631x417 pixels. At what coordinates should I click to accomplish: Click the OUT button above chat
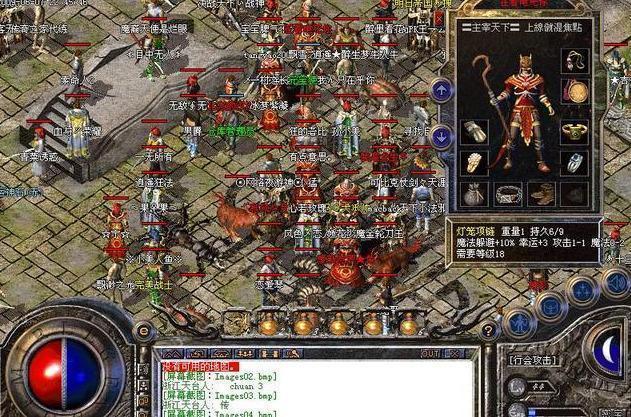click(x=430, y=353)
